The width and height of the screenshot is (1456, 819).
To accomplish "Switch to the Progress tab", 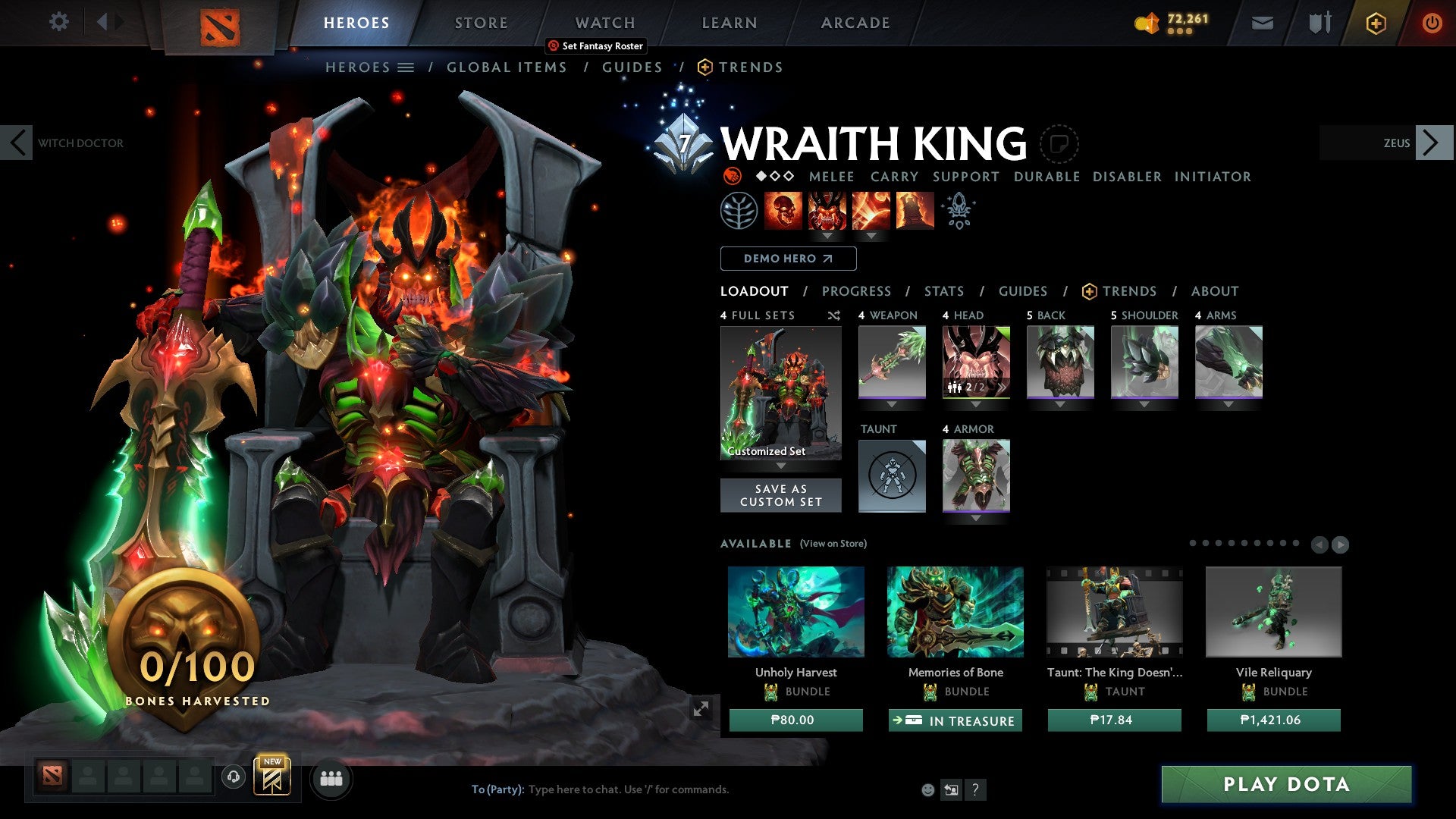I will pyautogui.click(x=856, y=291).
